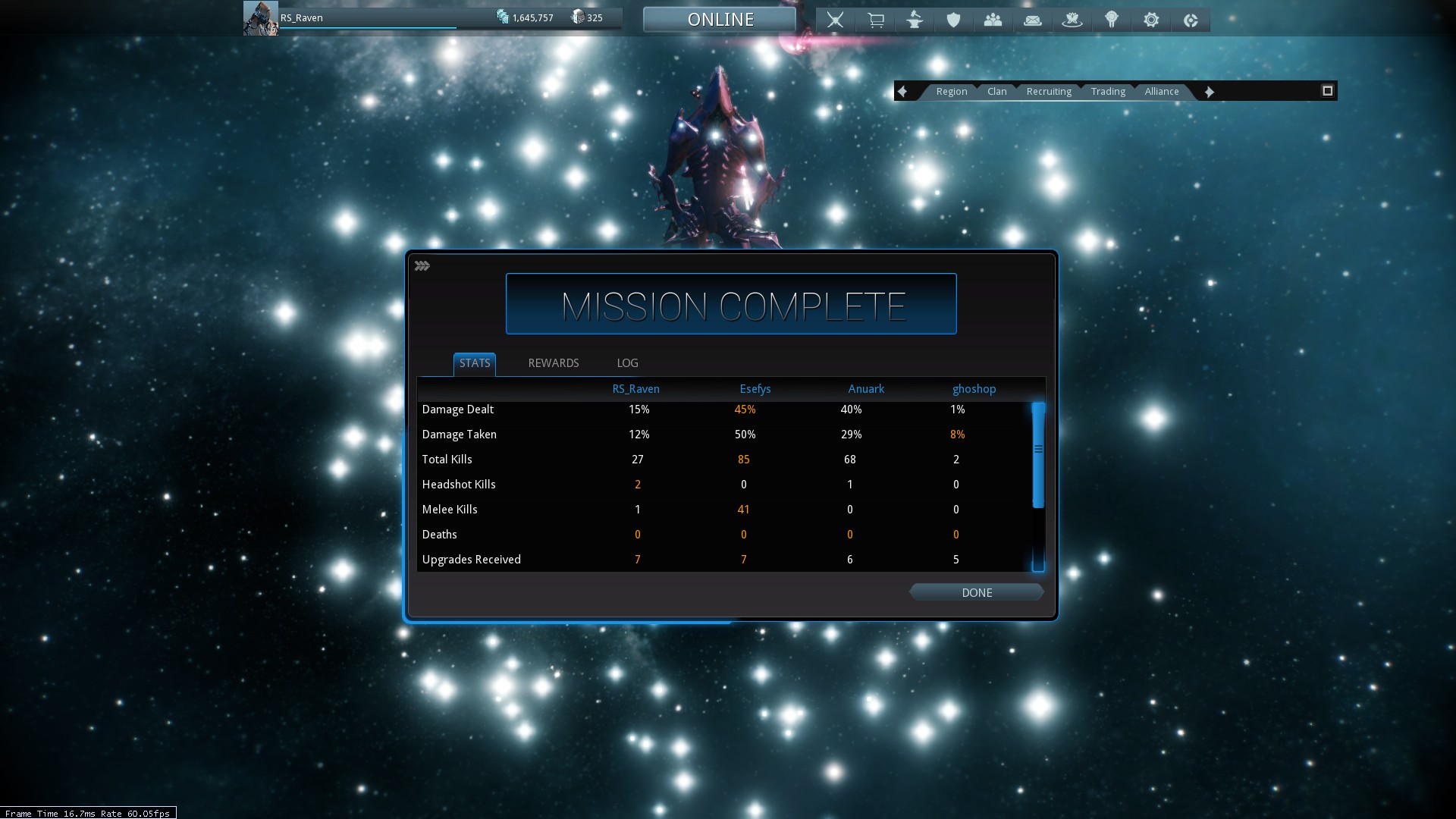Viewport: 1456px width, 819px height.
Task: Open the gear settings icon
Action: click(1150, 20)
